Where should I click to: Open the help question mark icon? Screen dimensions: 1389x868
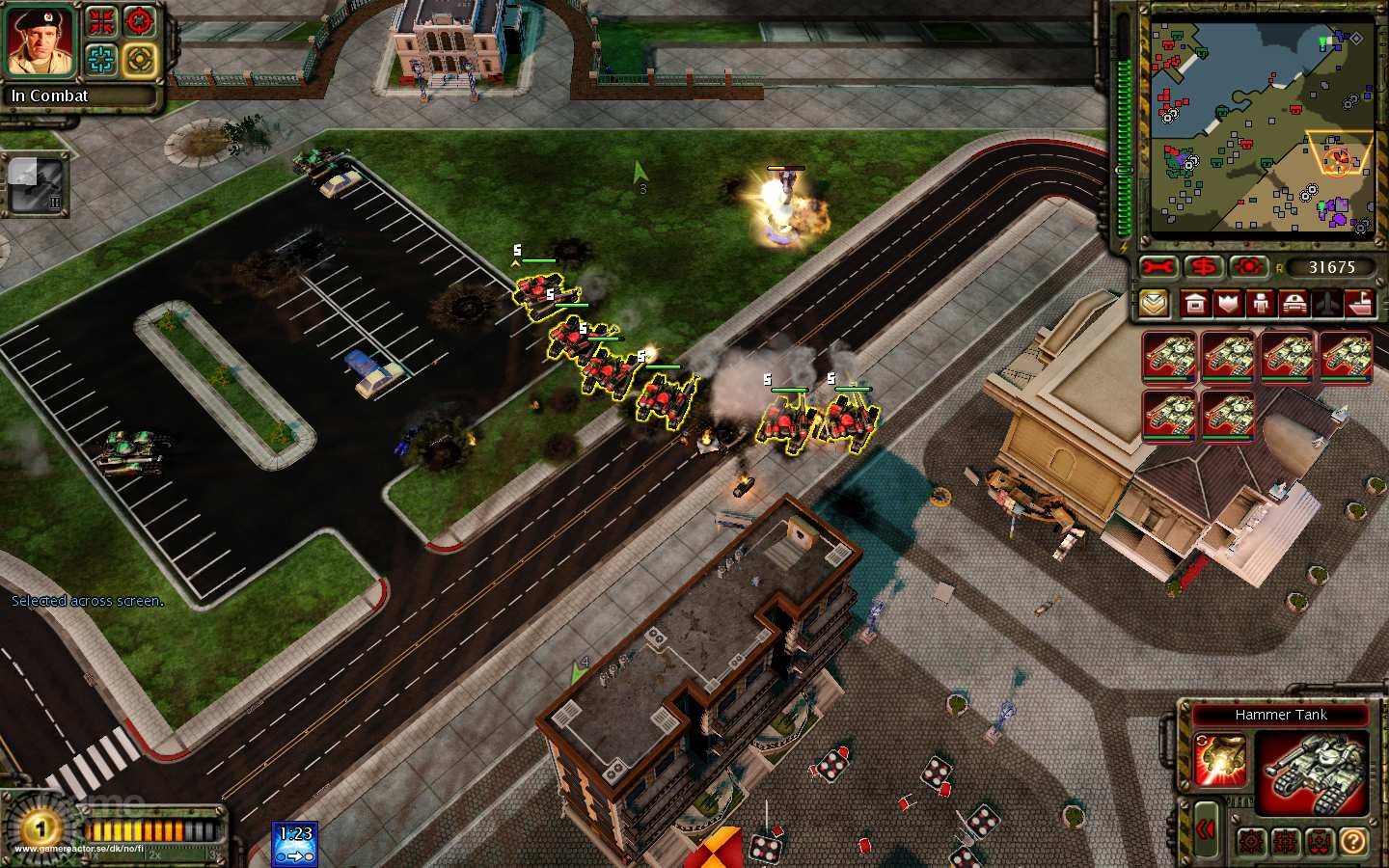1352,842
